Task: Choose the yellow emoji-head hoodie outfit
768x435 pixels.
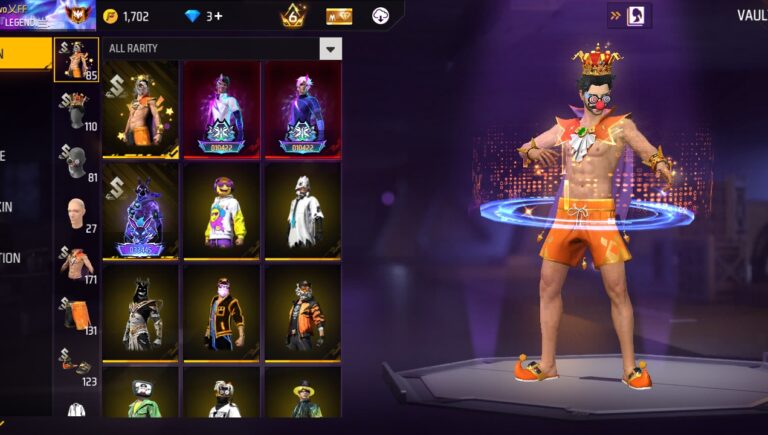Action: point(221,212)
